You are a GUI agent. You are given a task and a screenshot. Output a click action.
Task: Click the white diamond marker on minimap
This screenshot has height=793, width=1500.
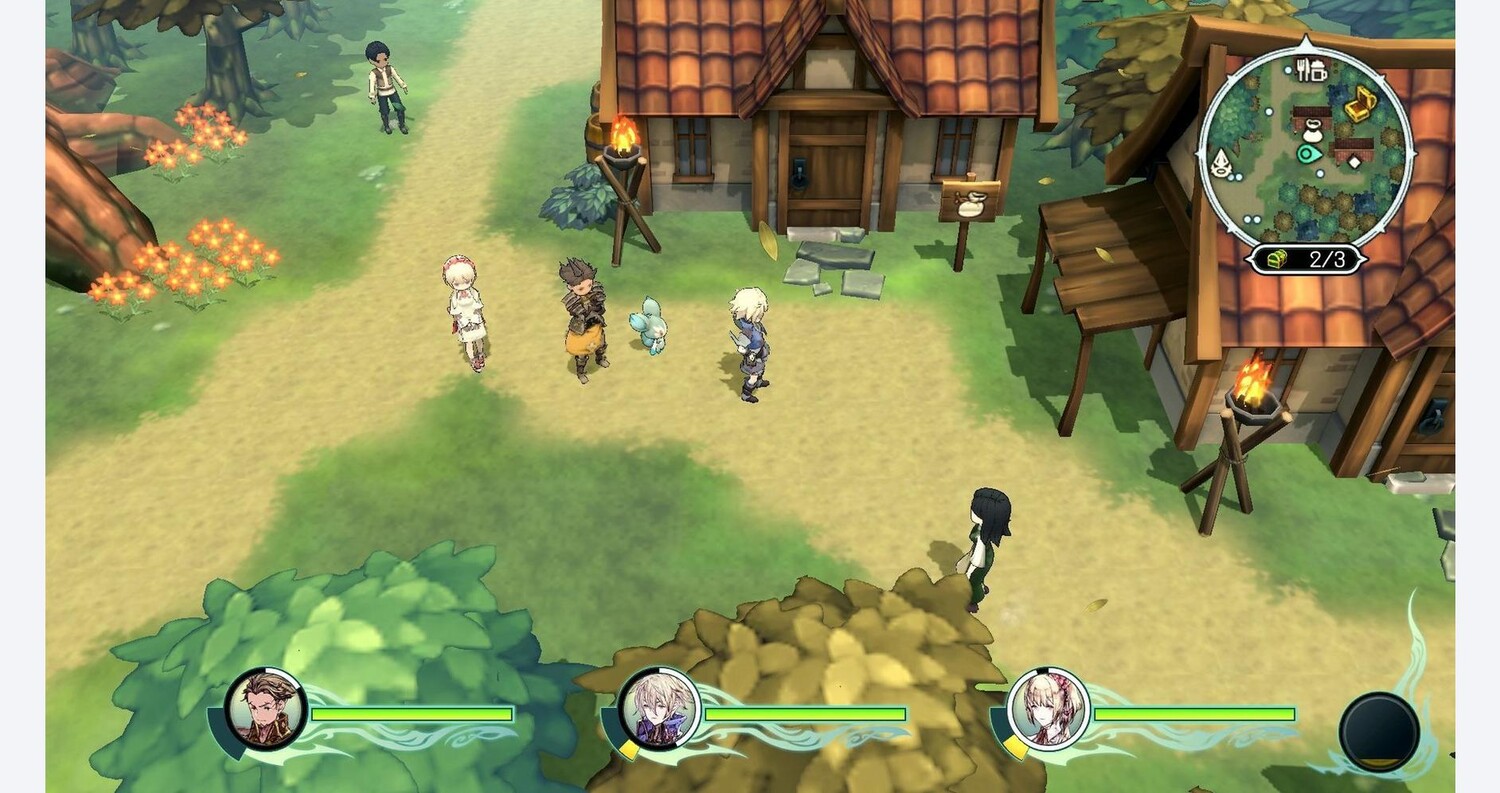coord(1355,160)
